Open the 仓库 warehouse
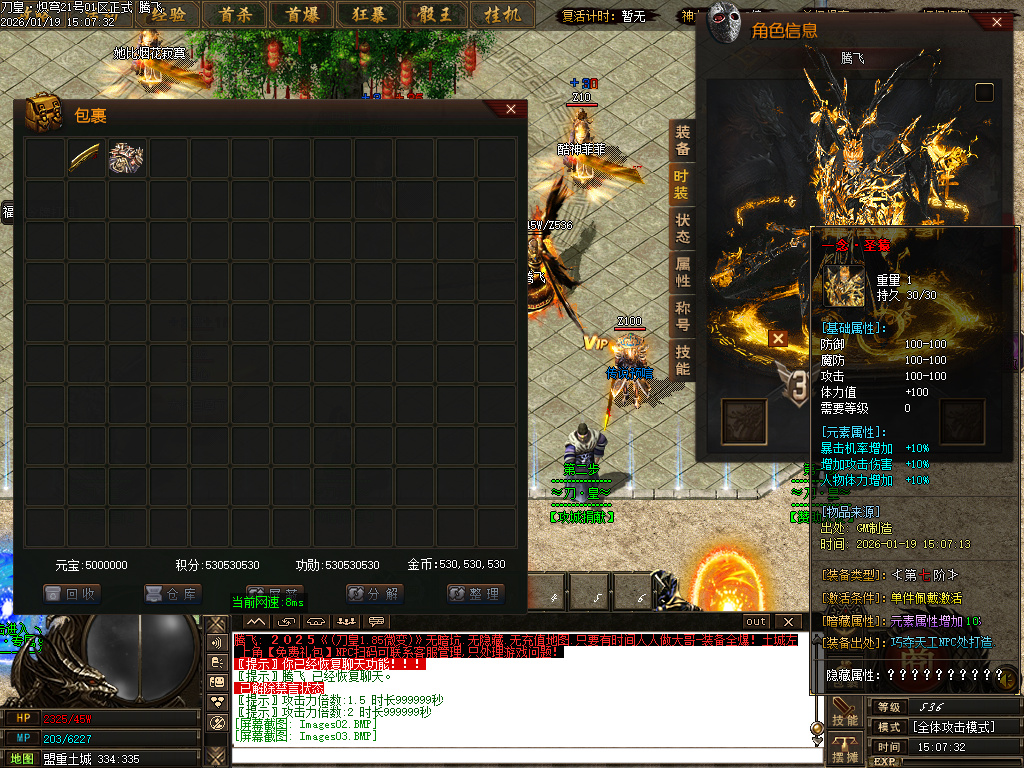Screen dimensions: 1024x768 click(x=173, y=593)
